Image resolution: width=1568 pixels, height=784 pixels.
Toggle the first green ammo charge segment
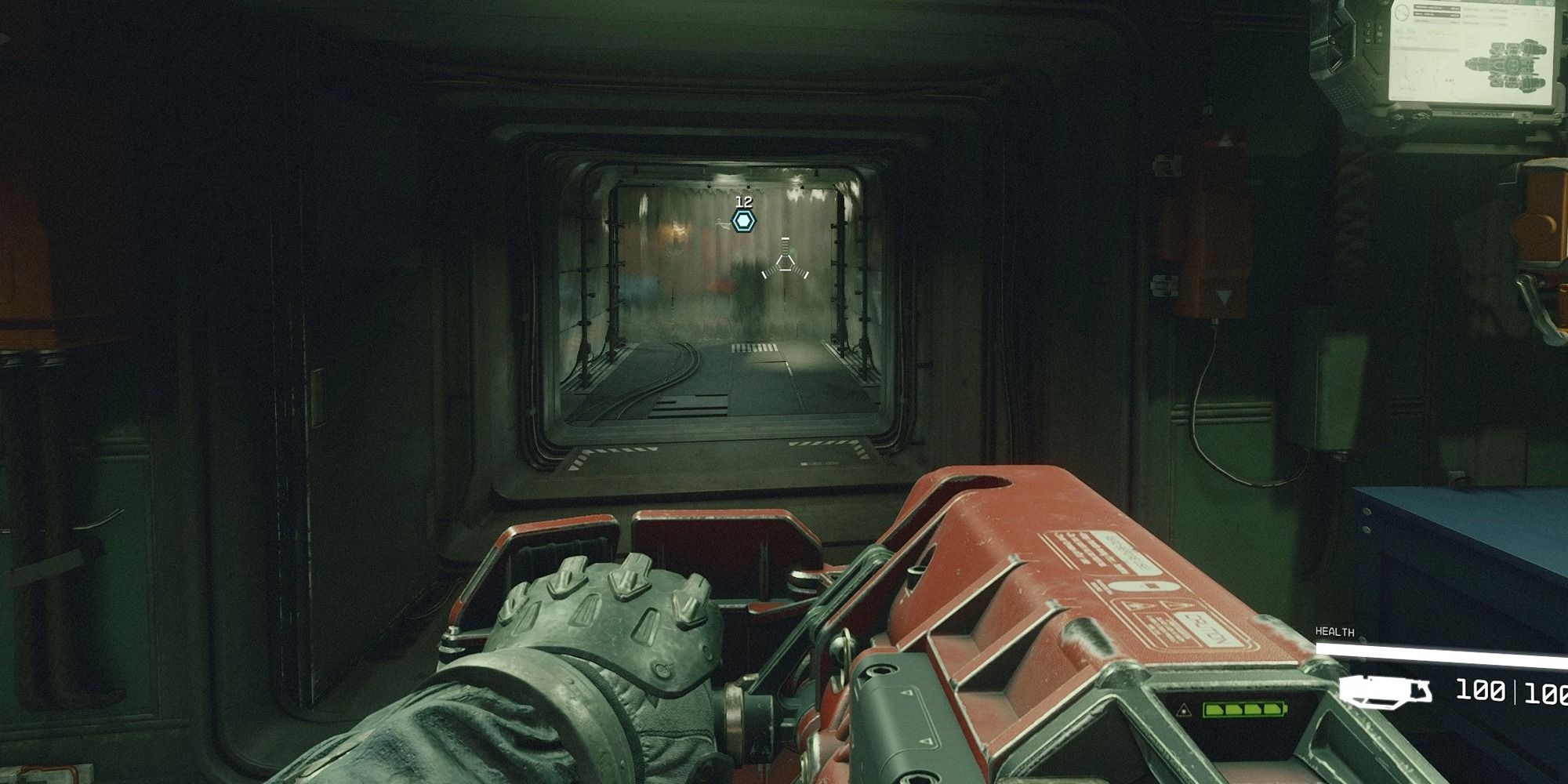[1214, 710]
